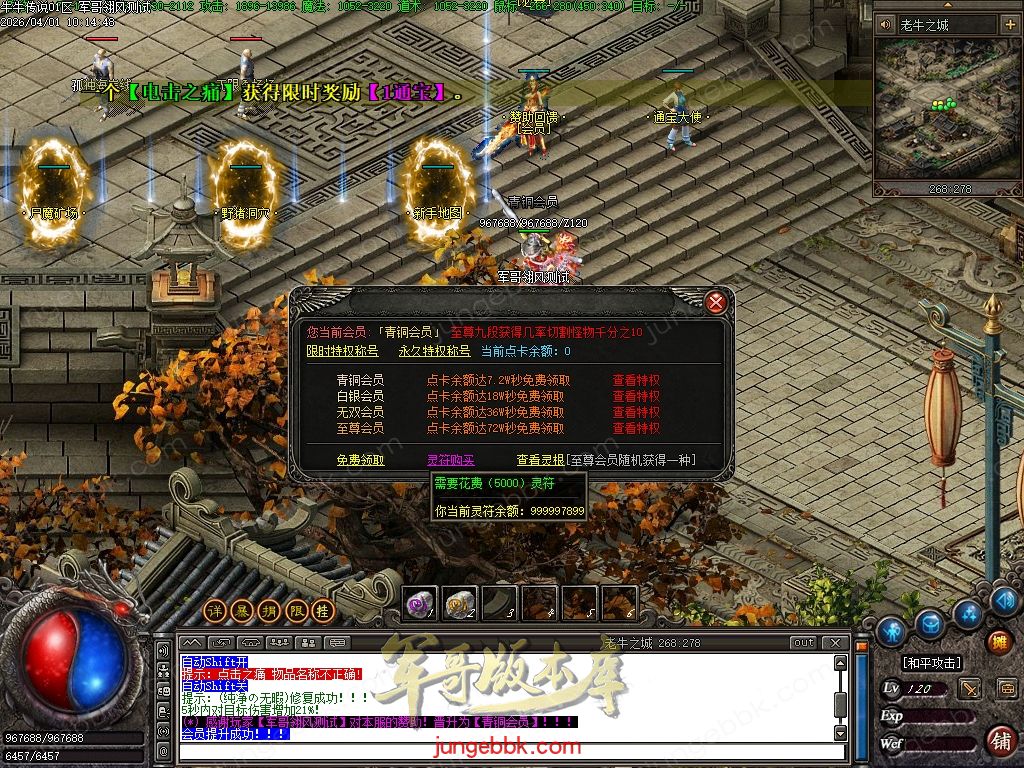Close the membership dialog with red X
This screenshot has height=768, width=1024.
click(x=715, y=301)
